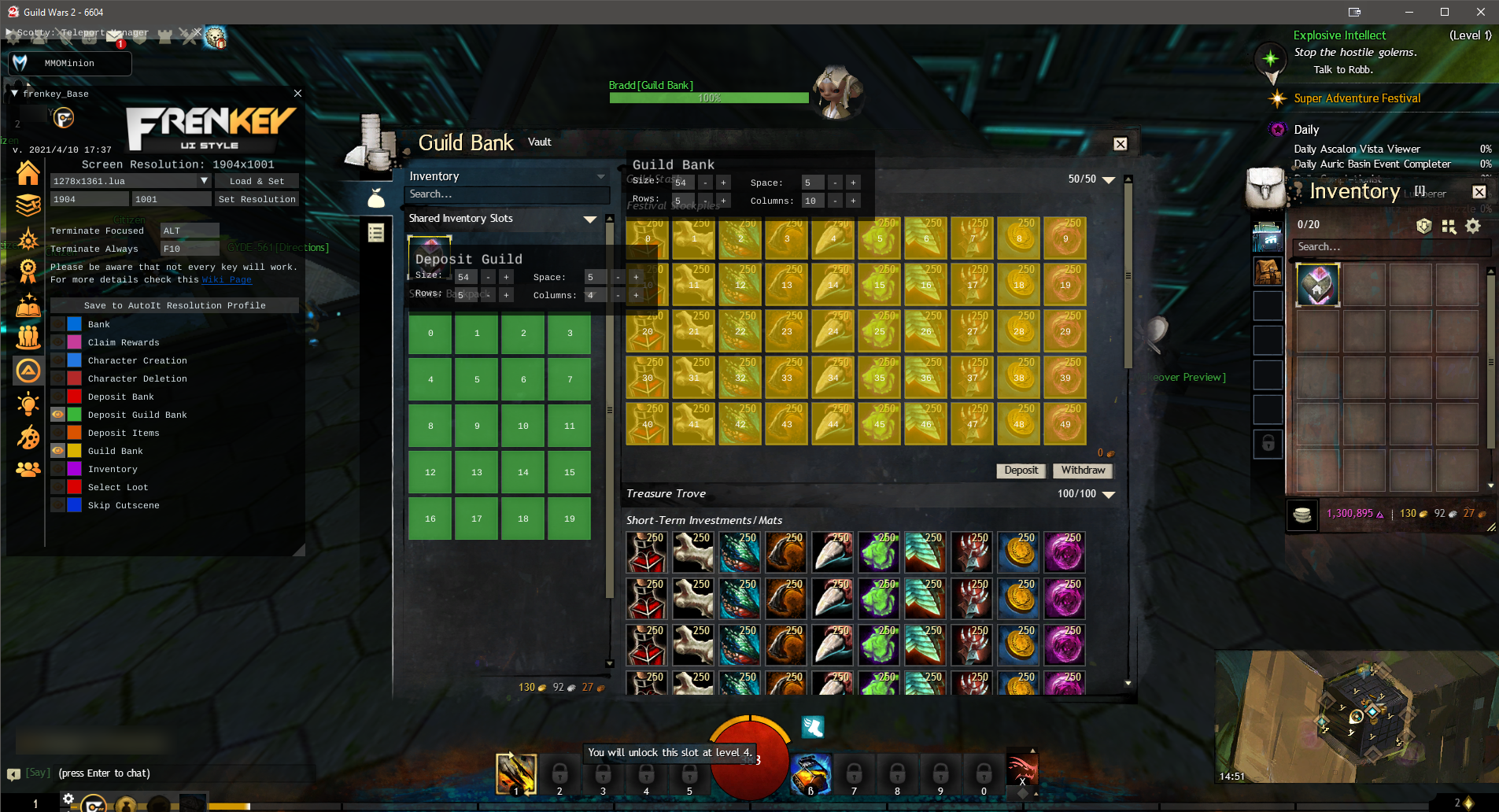Maximize the Guild Wars 2 window

click(1445, 12)
